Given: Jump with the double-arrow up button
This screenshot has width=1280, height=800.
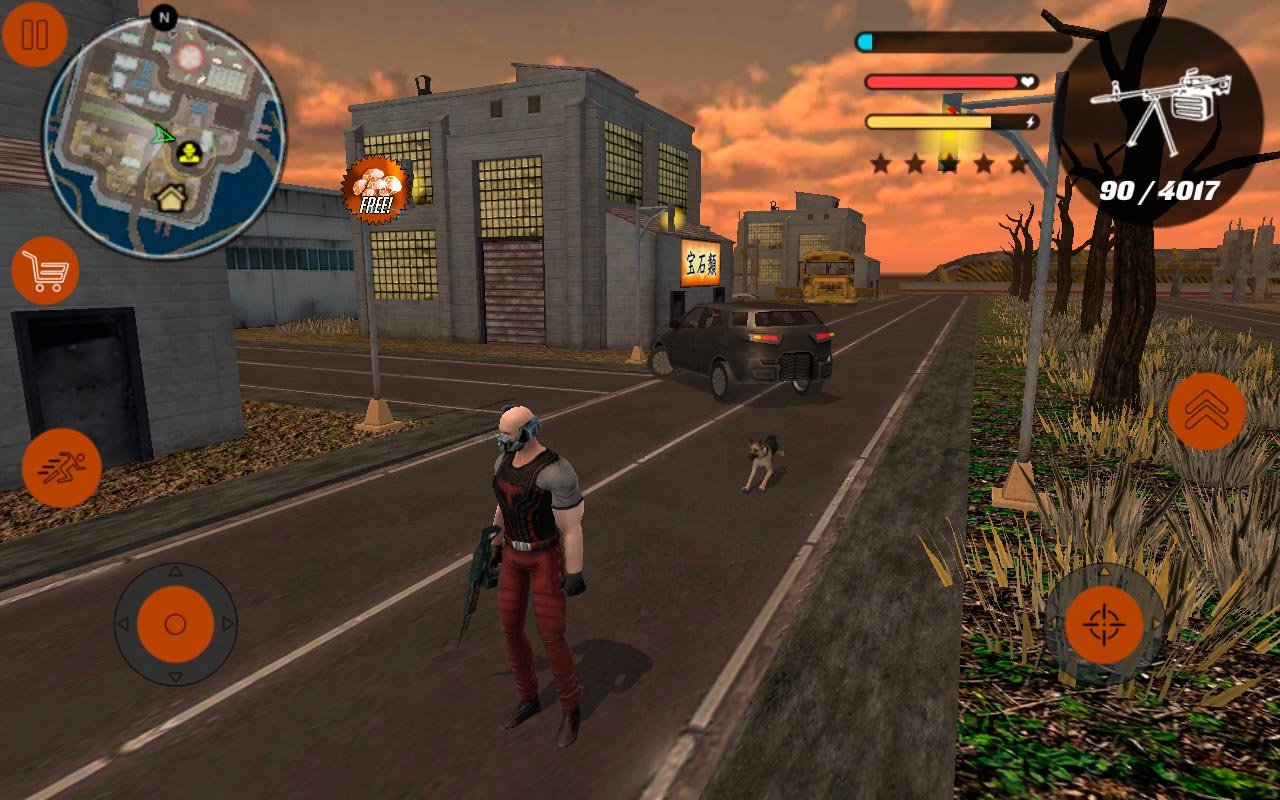Looking at the screenshot, I should click(x=1206, y=411).
